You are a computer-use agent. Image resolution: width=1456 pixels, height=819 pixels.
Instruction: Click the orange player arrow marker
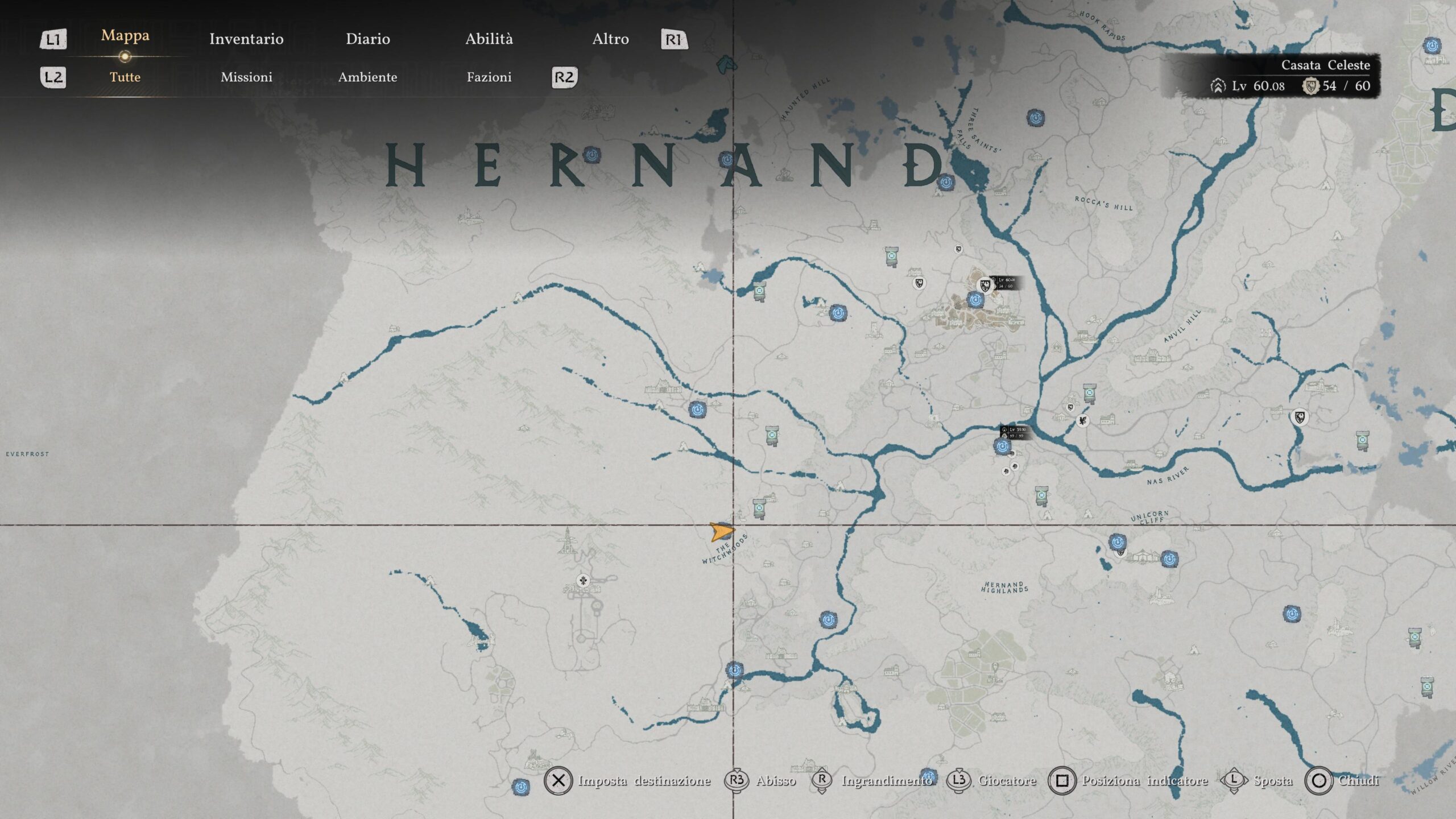pos(721,532)
